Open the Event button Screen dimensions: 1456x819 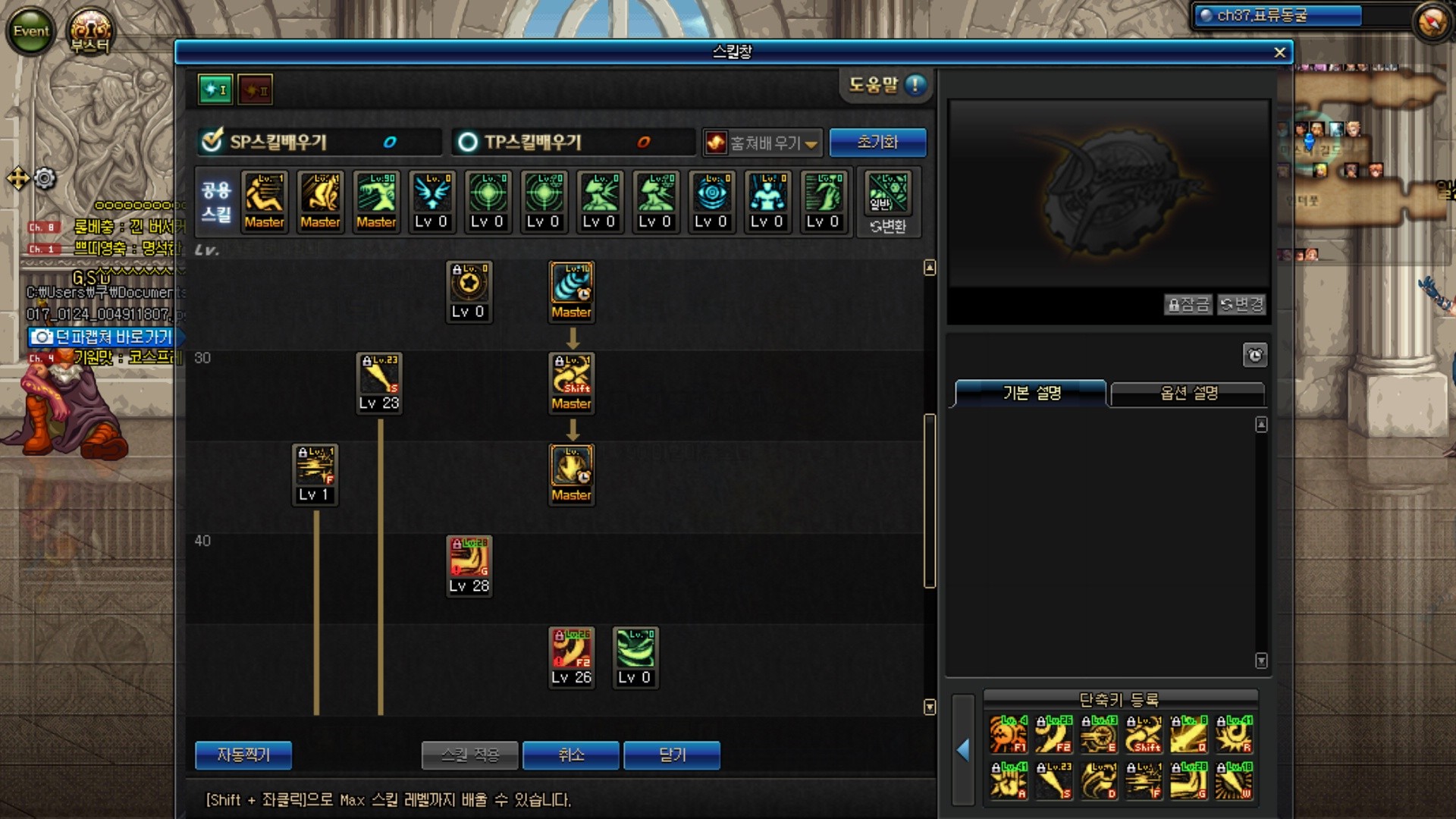click(x=30, y=31)
